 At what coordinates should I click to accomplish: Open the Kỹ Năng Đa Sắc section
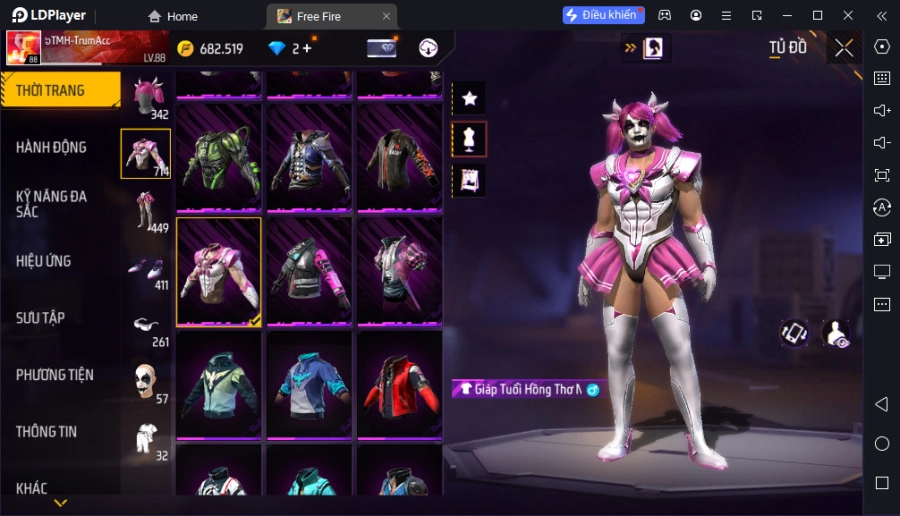pyautogui.click(x=52, y=204)
